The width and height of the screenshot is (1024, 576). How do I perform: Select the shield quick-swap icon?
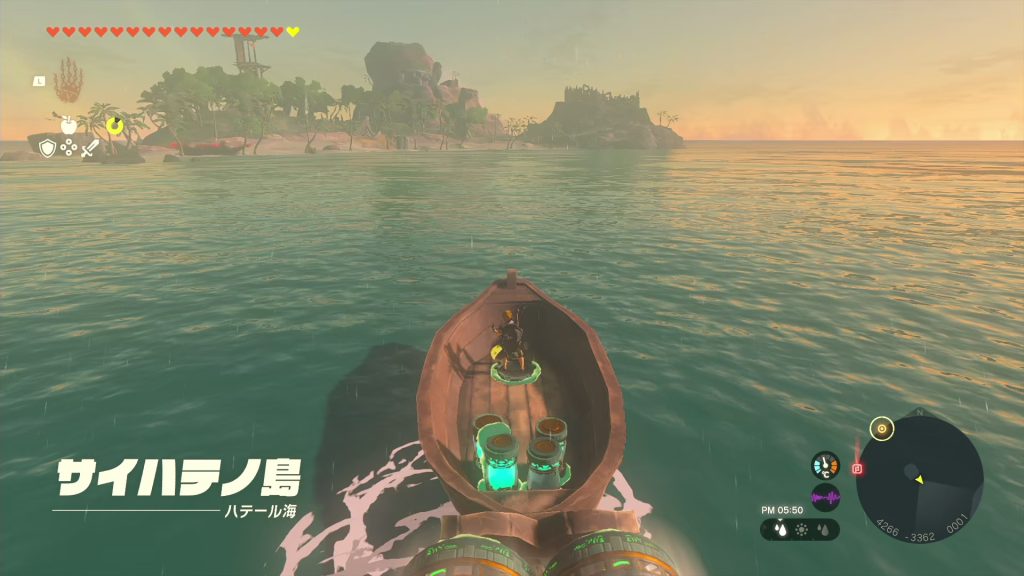tap(47, 148)
